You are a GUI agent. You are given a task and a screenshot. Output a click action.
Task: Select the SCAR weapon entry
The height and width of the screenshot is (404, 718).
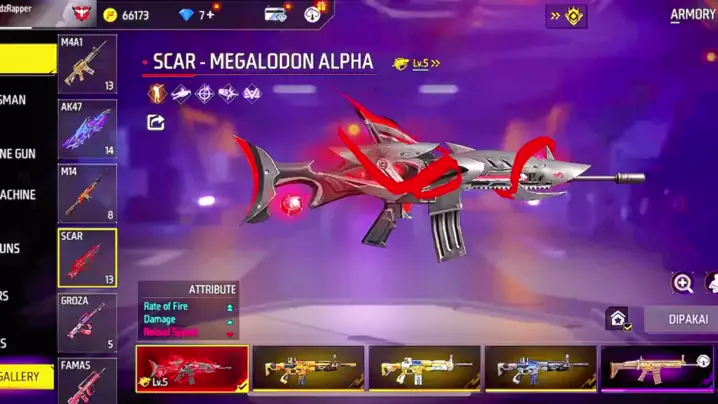(x=87, y=257)
